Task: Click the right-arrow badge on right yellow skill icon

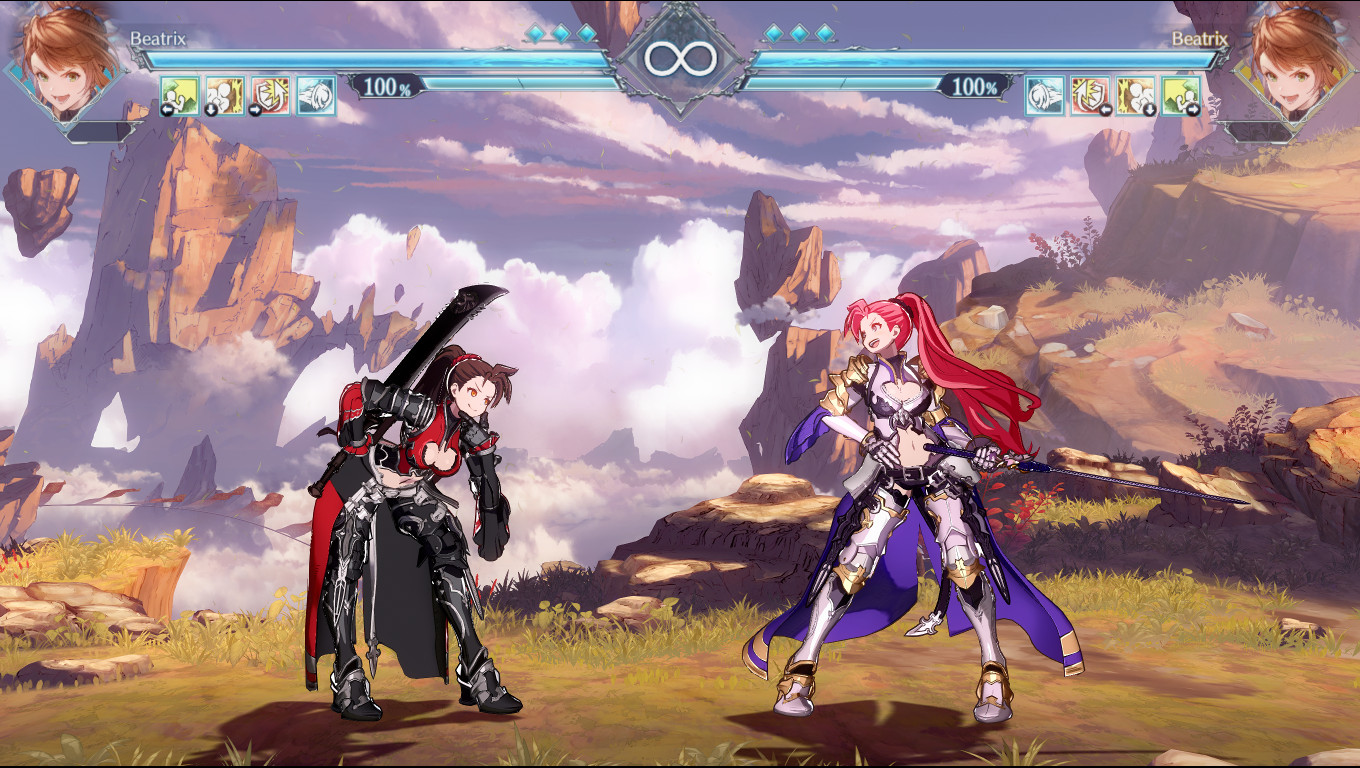Action: tap(1195, 108)
